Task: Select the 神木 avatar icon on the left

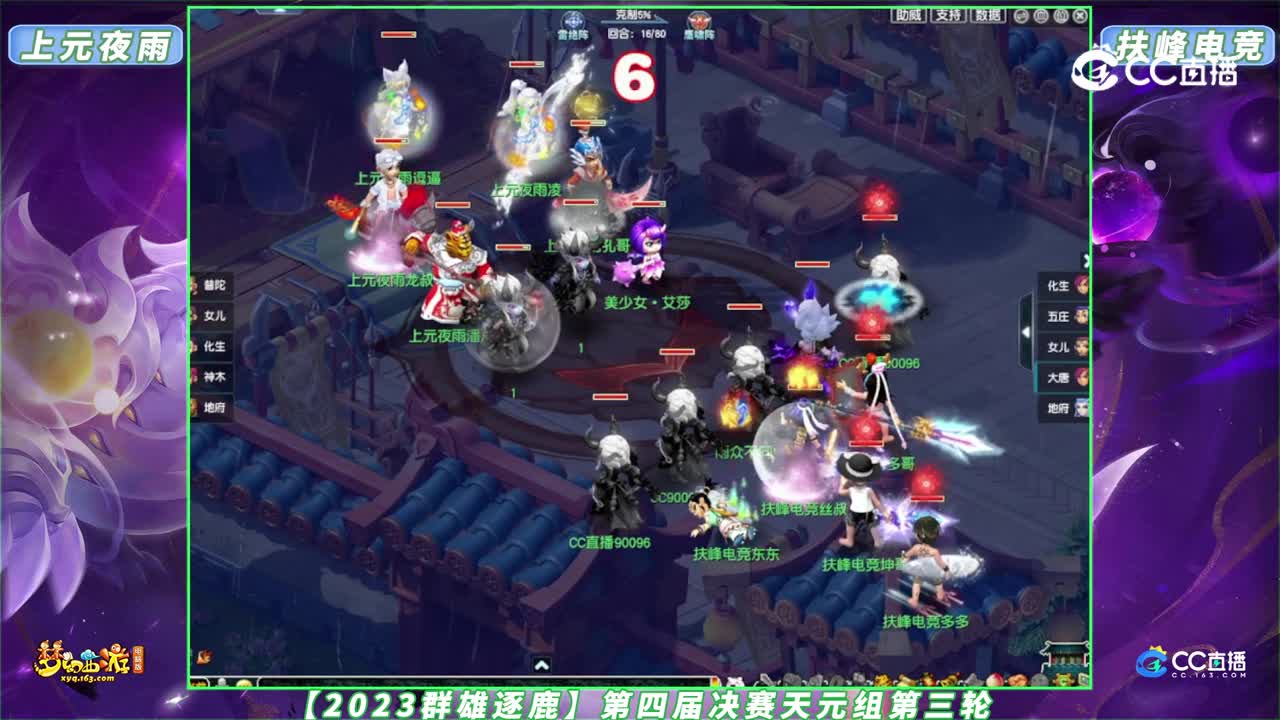Action: 193,375
